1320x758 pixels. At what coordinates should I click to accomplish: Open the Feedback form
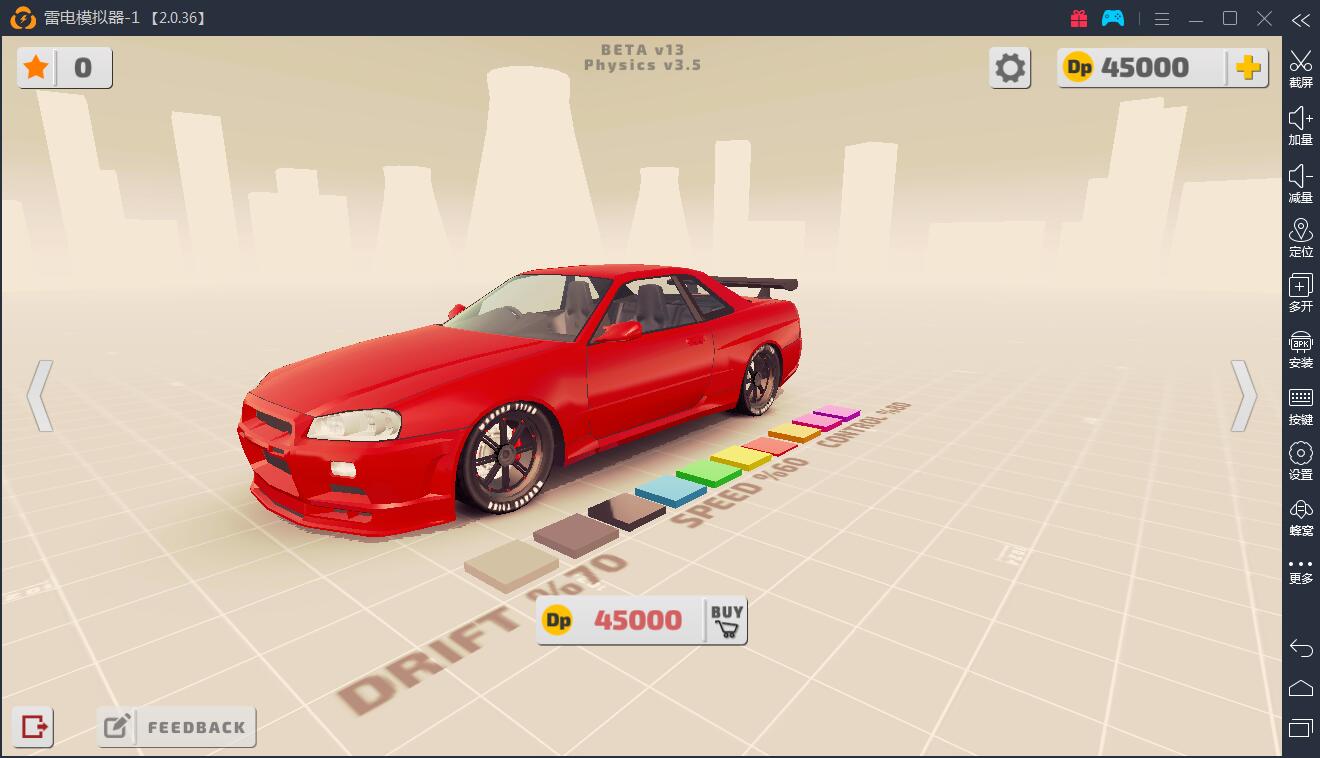[x=177, y=727]
